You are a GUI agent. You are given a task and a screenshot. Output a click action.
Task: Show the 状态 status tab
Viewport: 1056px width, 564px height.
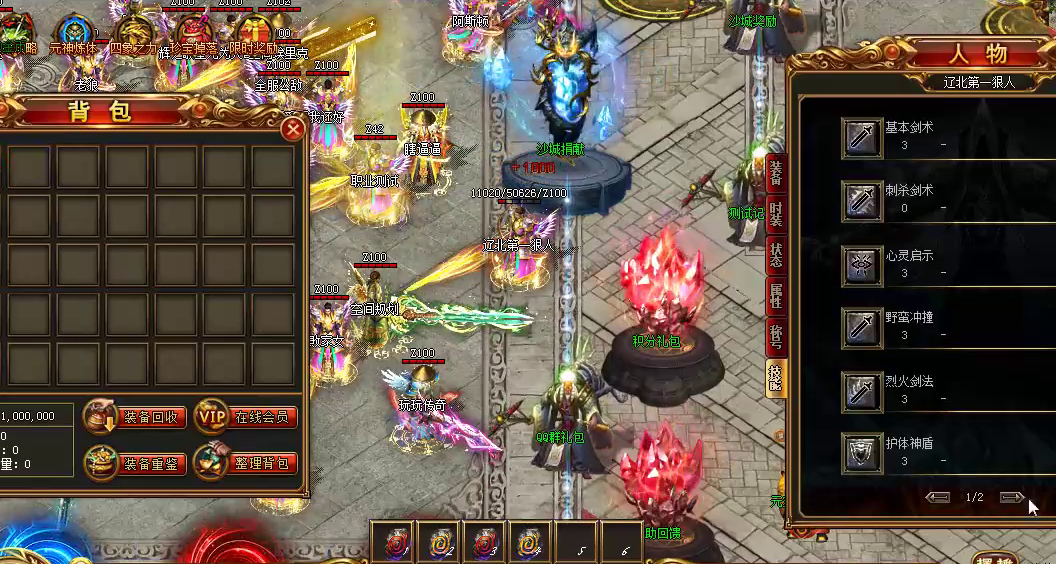click(x=776, y=254)
